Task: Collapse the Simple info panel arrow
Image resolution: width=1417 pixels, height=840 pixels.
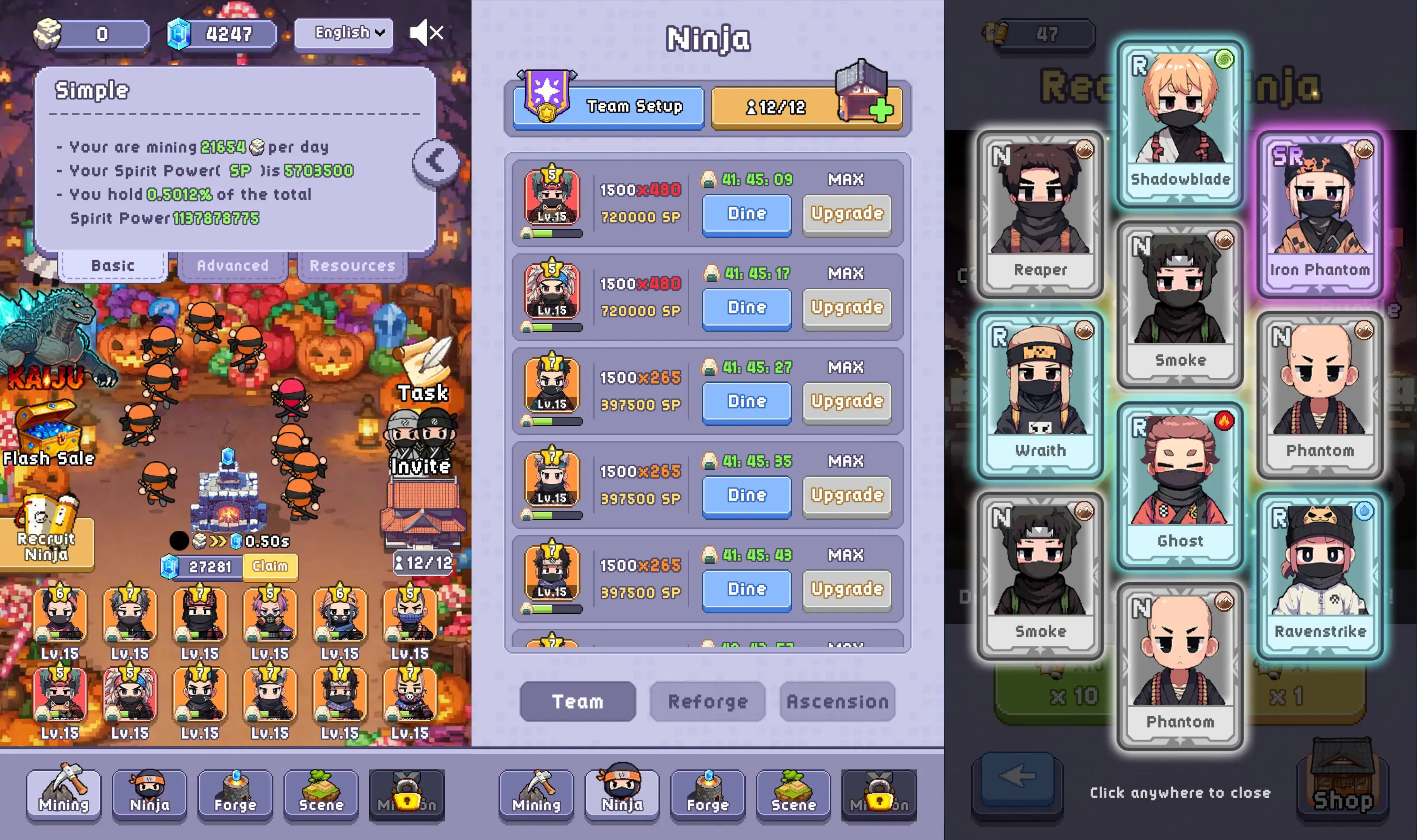Action: pos(435,161)
